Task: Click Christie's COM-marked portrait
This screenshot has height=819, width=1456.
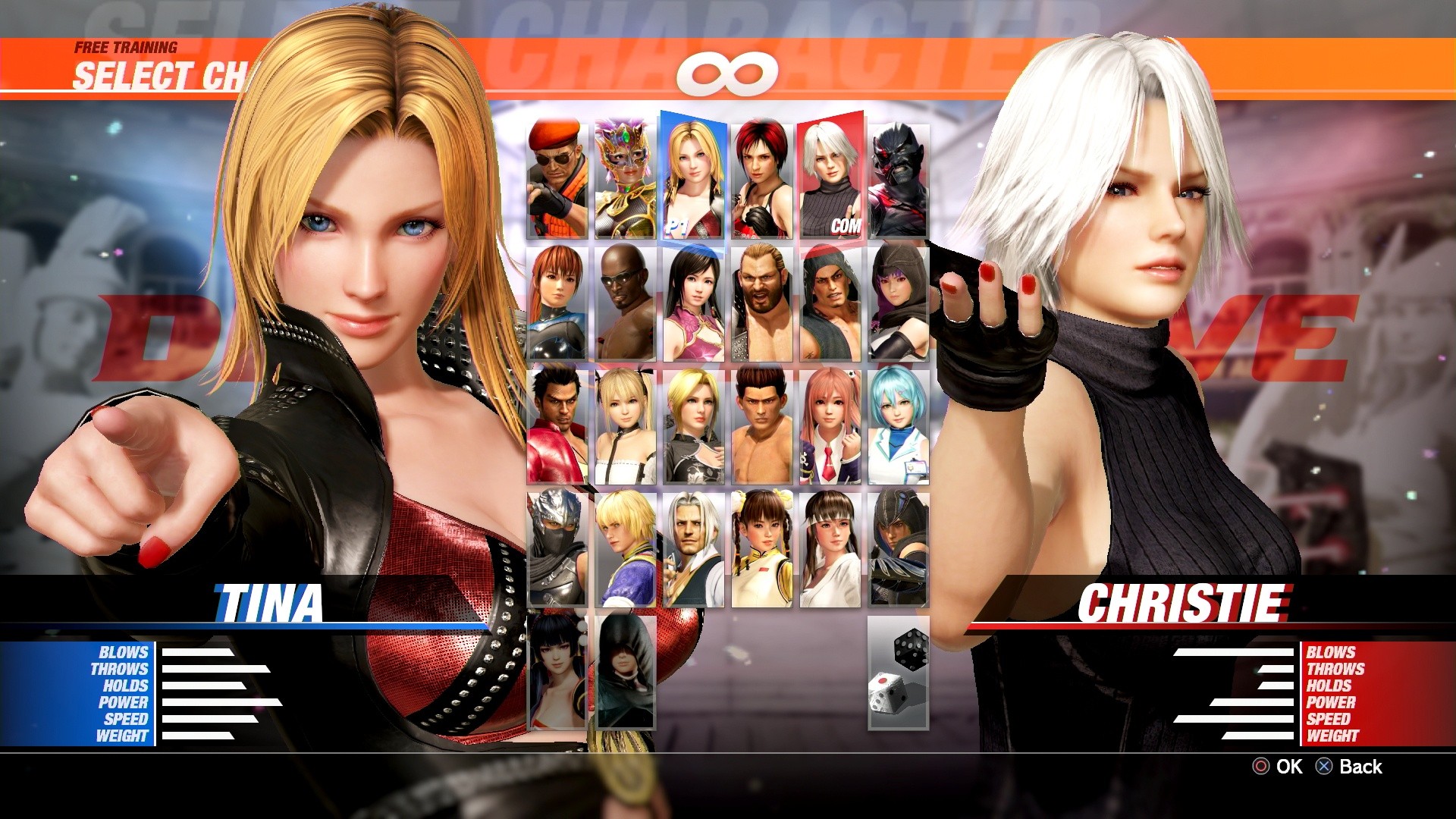Action: (x=831, y=174)
